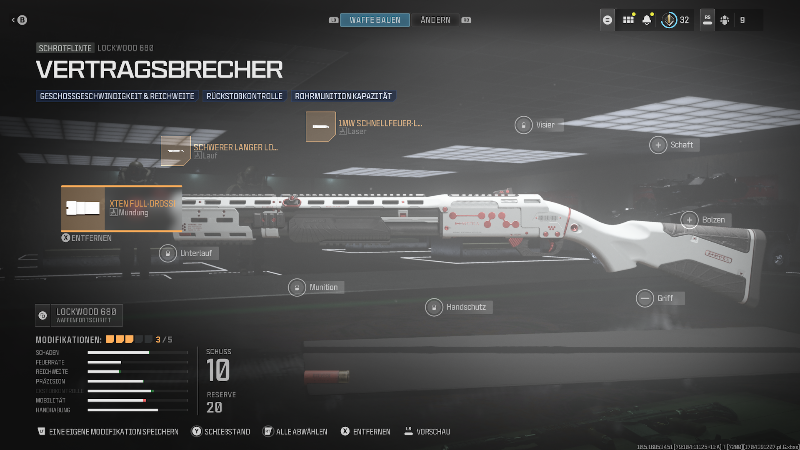Open the social party icon
This screenshot has width=800, height=450.
(x=723, y=19)
